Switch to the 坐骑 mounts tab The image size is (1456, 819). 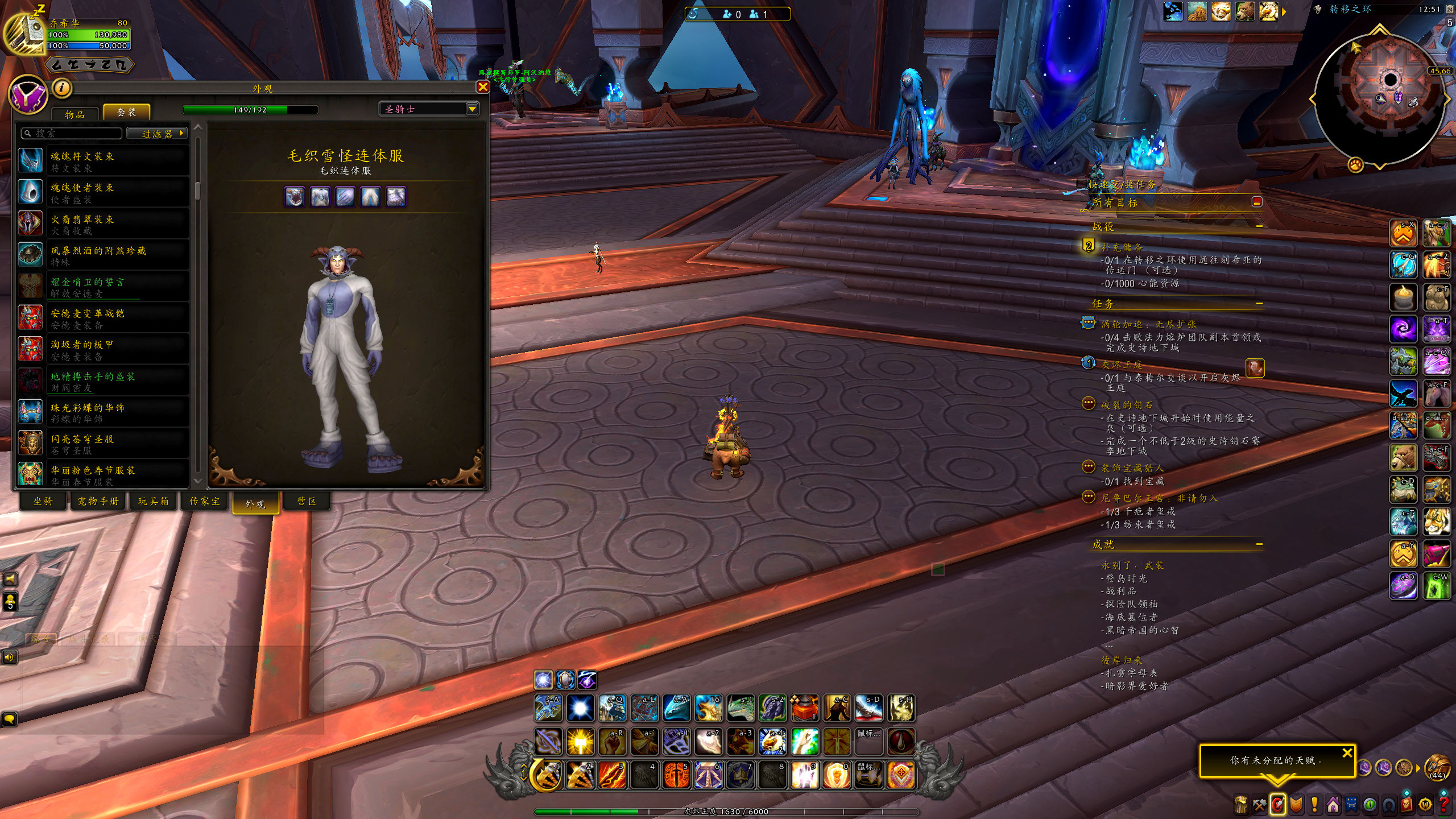point(43,501)
